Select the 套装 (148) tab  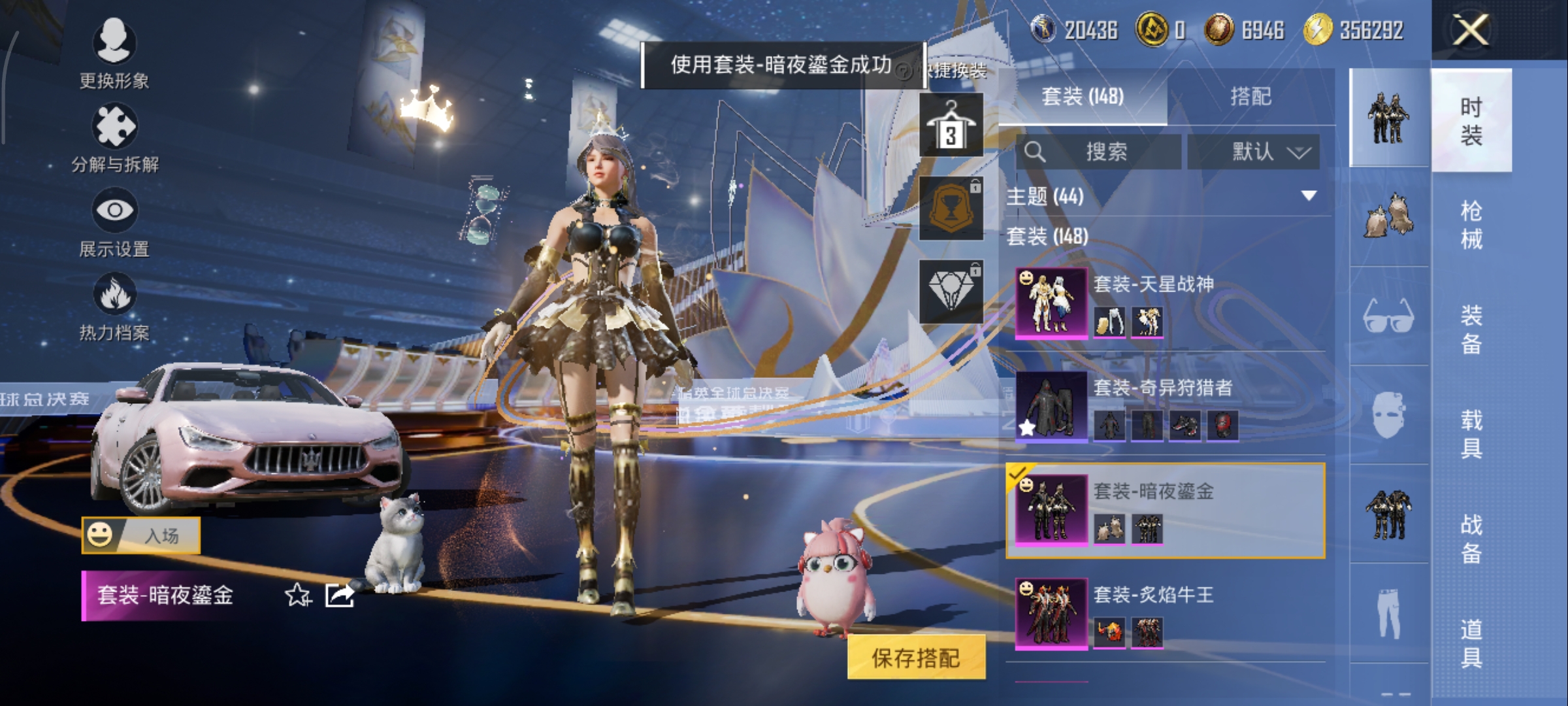point(1083,97)
